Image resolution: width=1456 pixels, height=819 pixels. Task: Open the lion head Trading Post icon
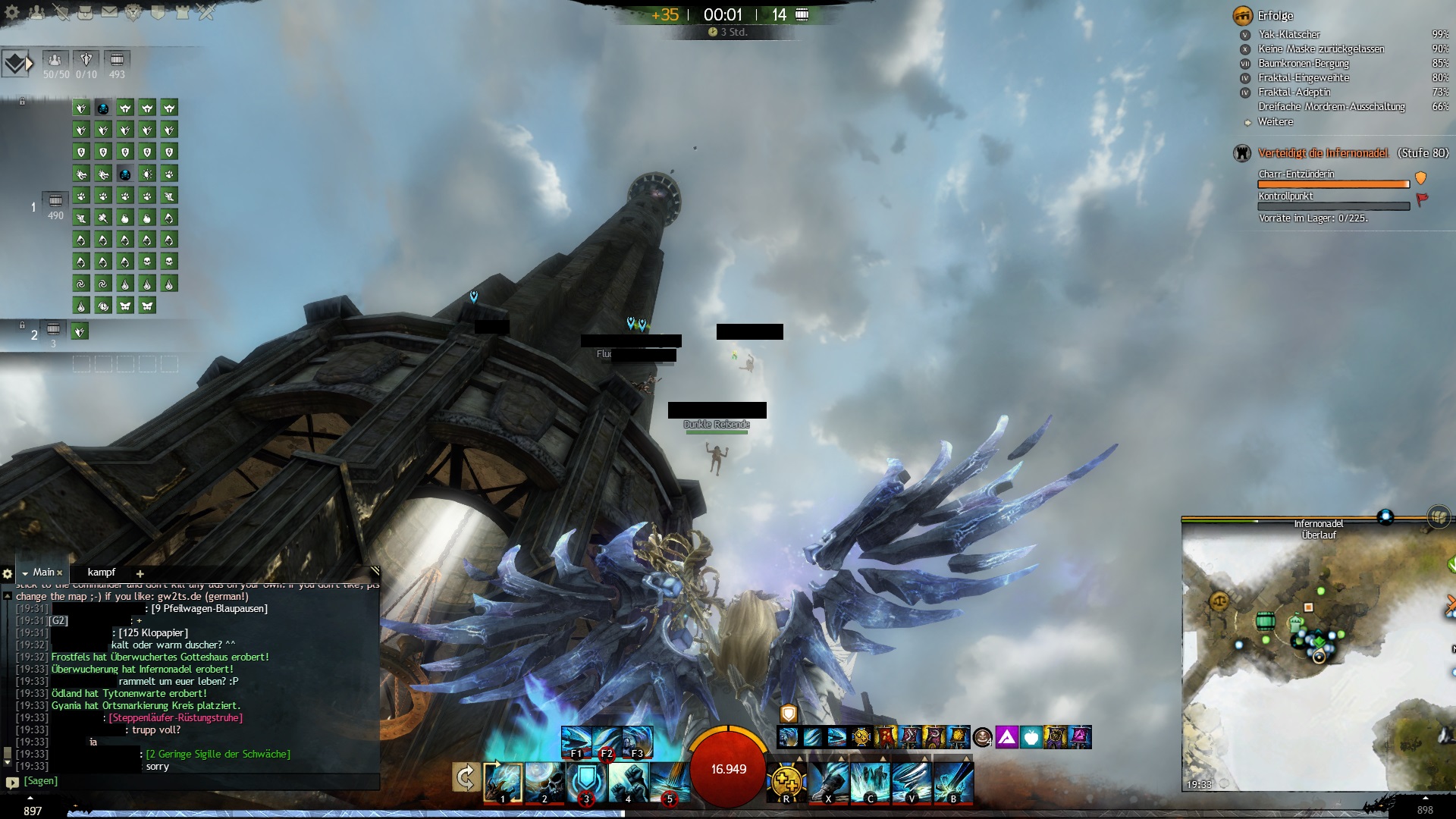pos(133,12)
